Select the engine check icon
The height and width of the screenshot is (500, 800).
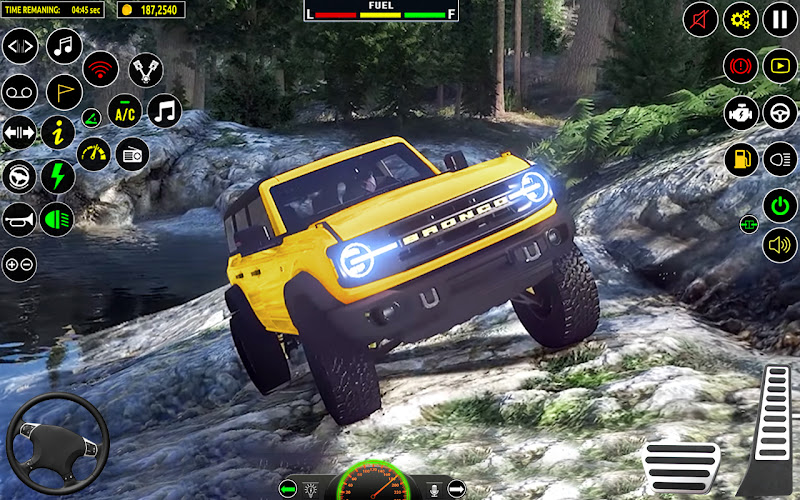[741, 112]
